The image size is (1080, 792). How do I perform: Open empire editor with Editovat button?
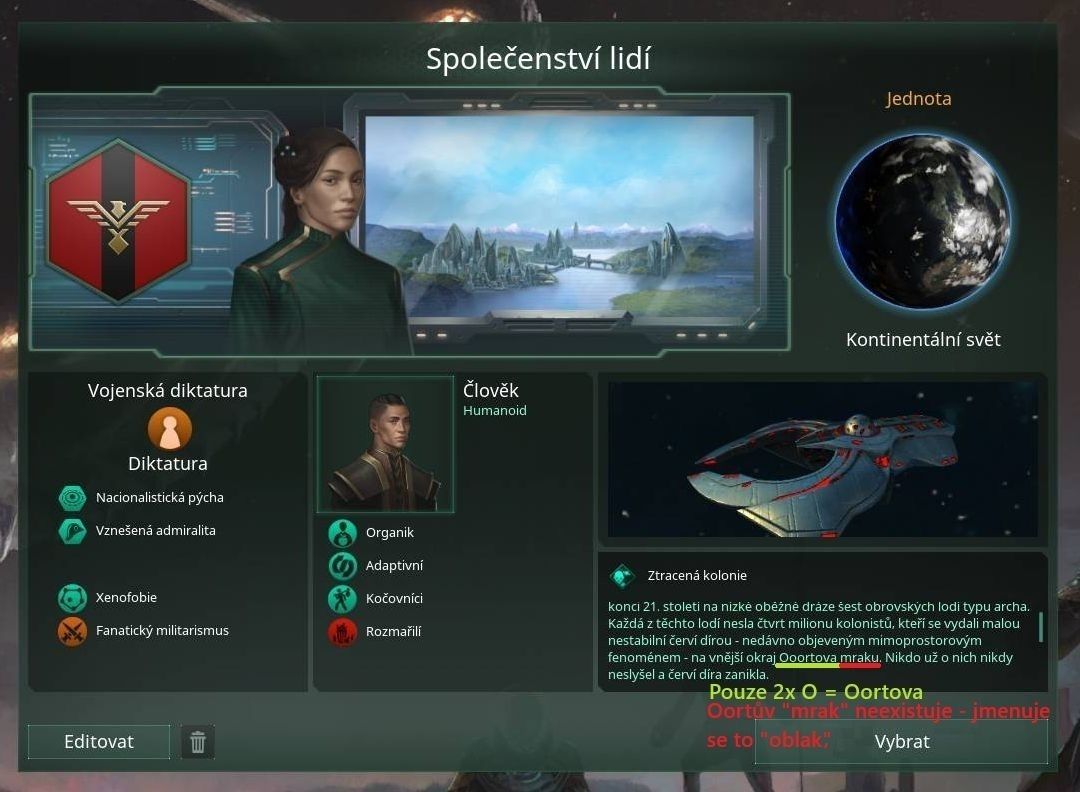pos(99,742)
